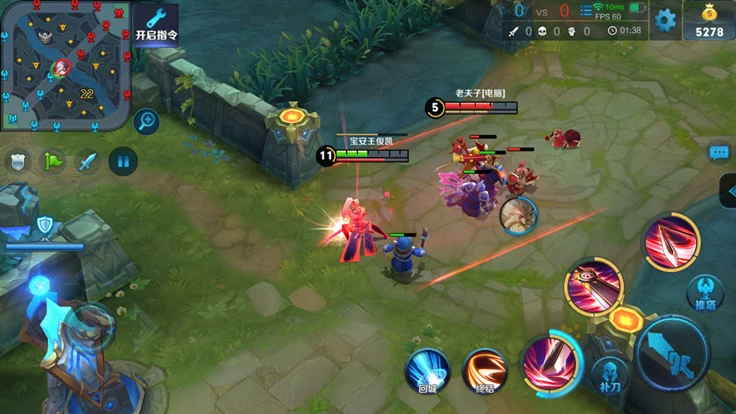Tap the 推塔 tower attack button

click(706, 292)
